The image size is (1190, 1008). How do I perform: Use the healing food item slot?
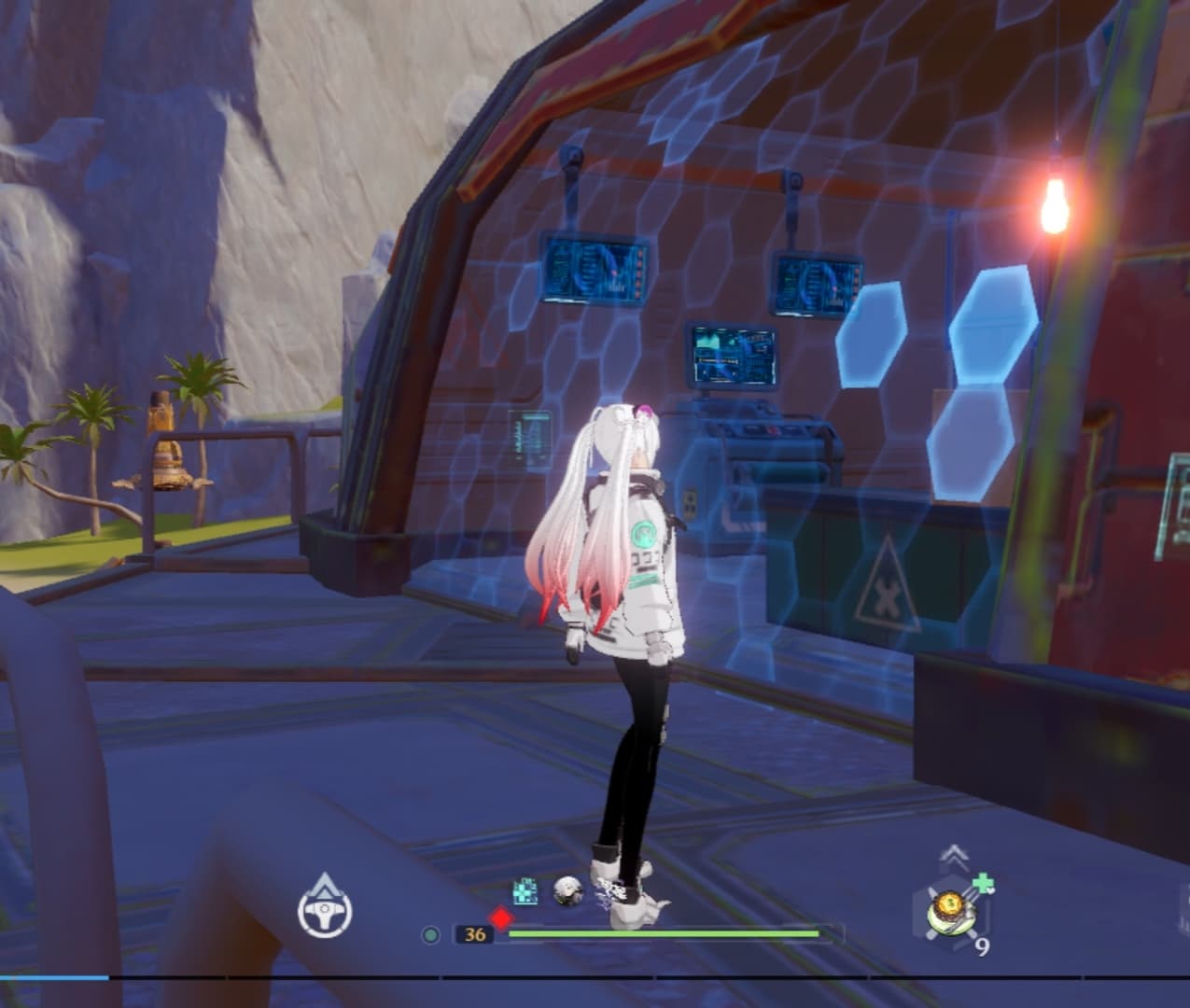(950, 910)
